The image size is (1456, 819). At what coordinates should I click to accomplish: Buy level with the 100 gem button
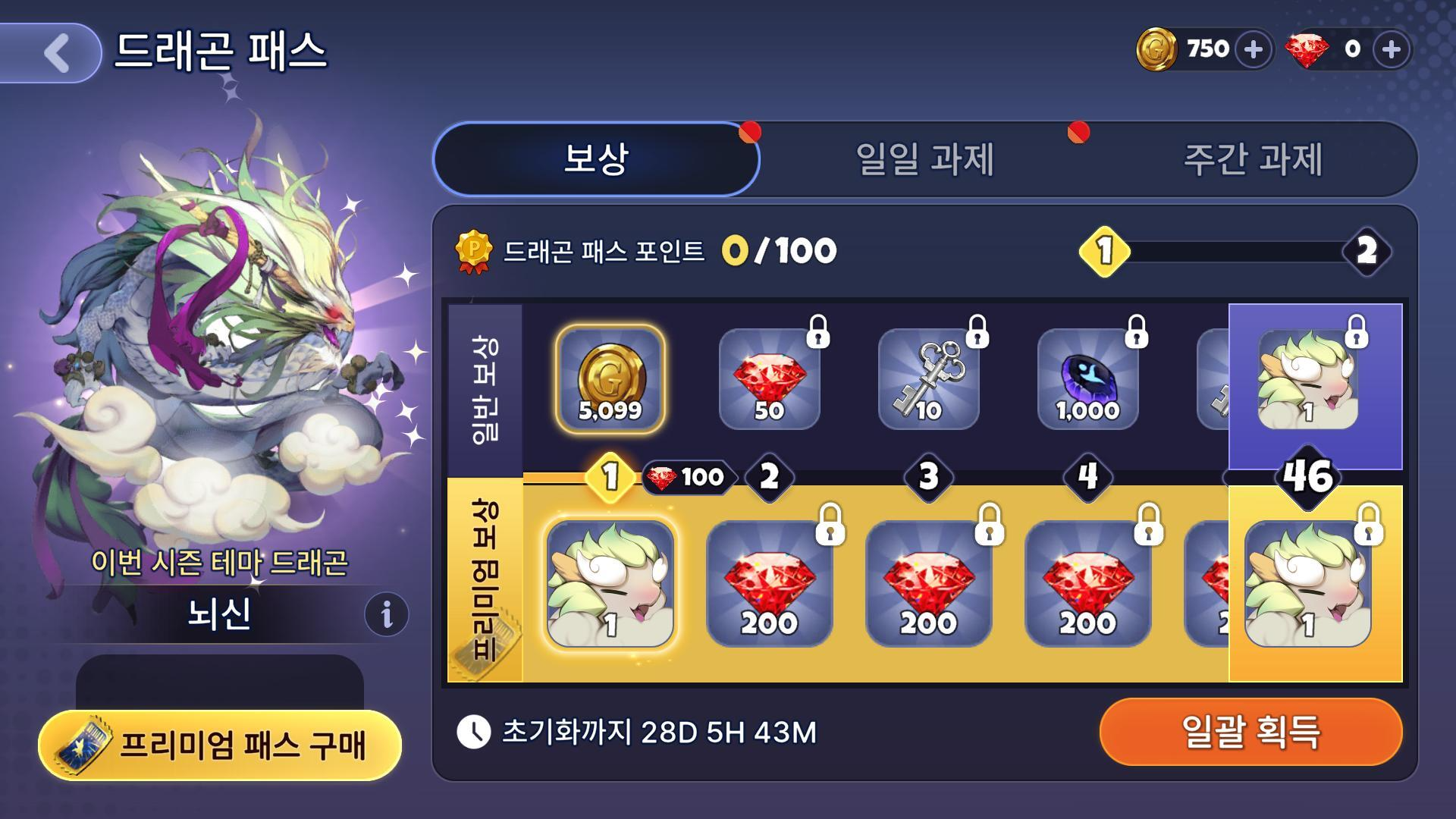coord(689,477)
